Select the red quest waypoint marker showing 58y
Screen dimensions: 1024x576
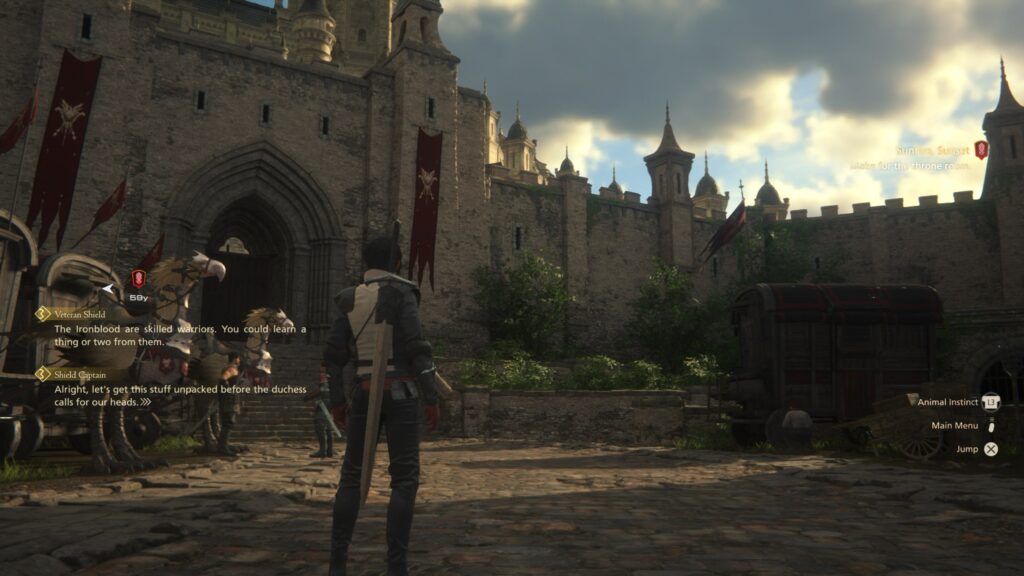click(x=138, y=279)
